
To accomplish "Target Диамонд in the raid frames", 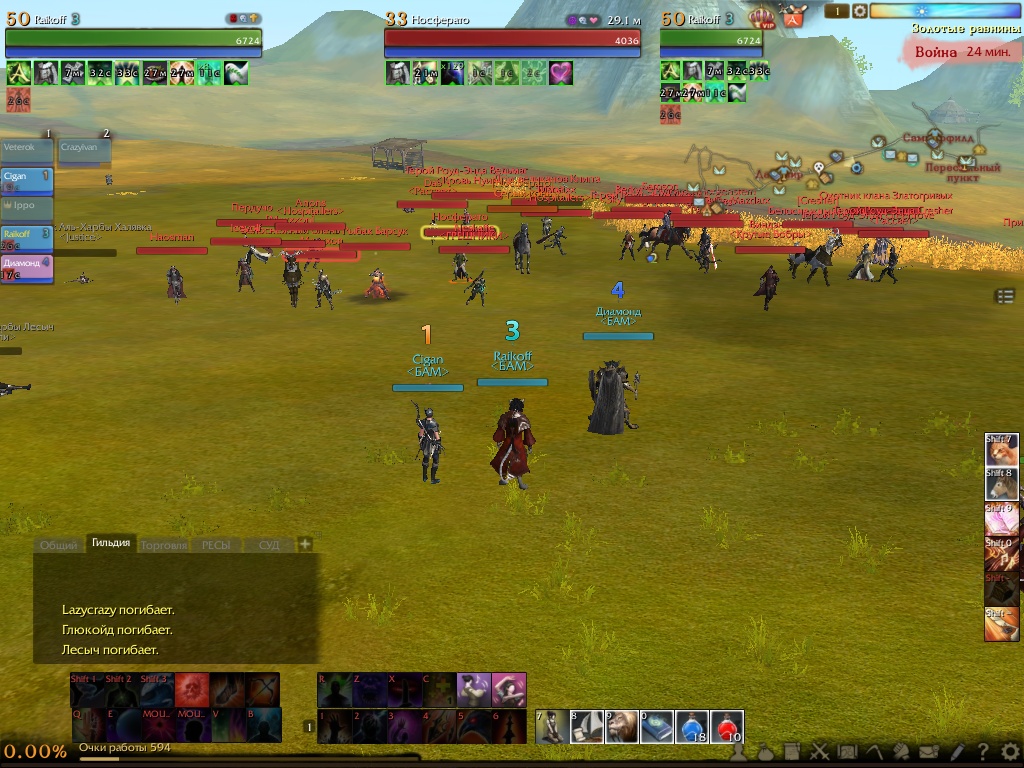I will click(x=26, y=266).
